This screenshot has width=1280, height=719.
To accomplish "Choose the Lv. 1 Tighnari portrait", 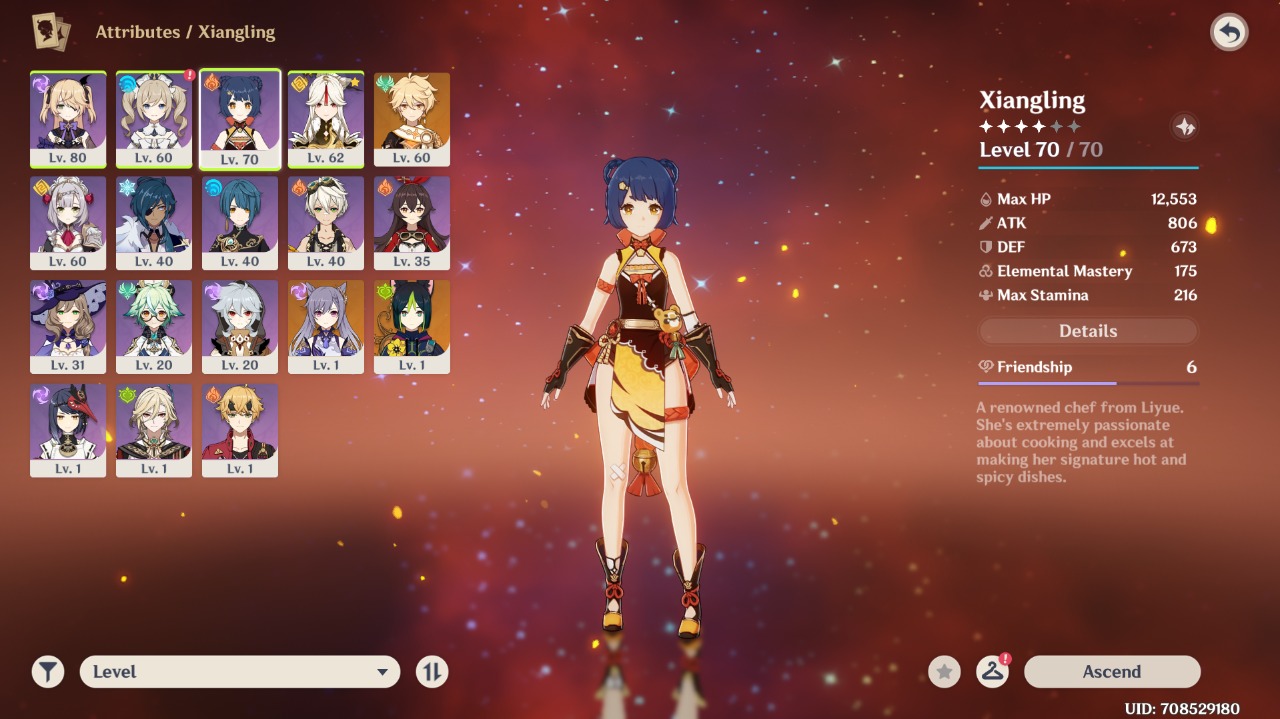I will (412, 326).
